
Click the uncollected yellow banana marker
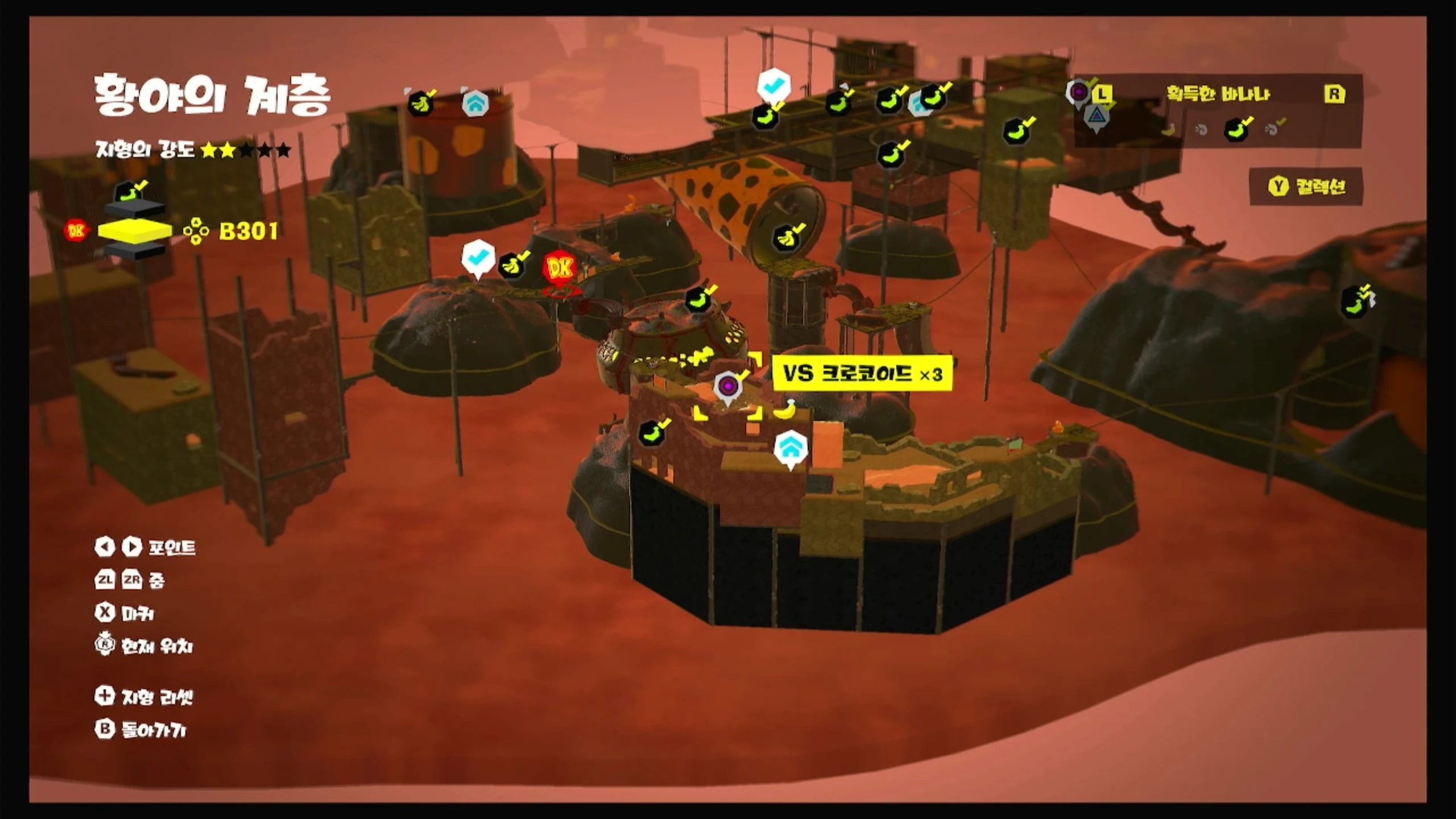(786, 408)
